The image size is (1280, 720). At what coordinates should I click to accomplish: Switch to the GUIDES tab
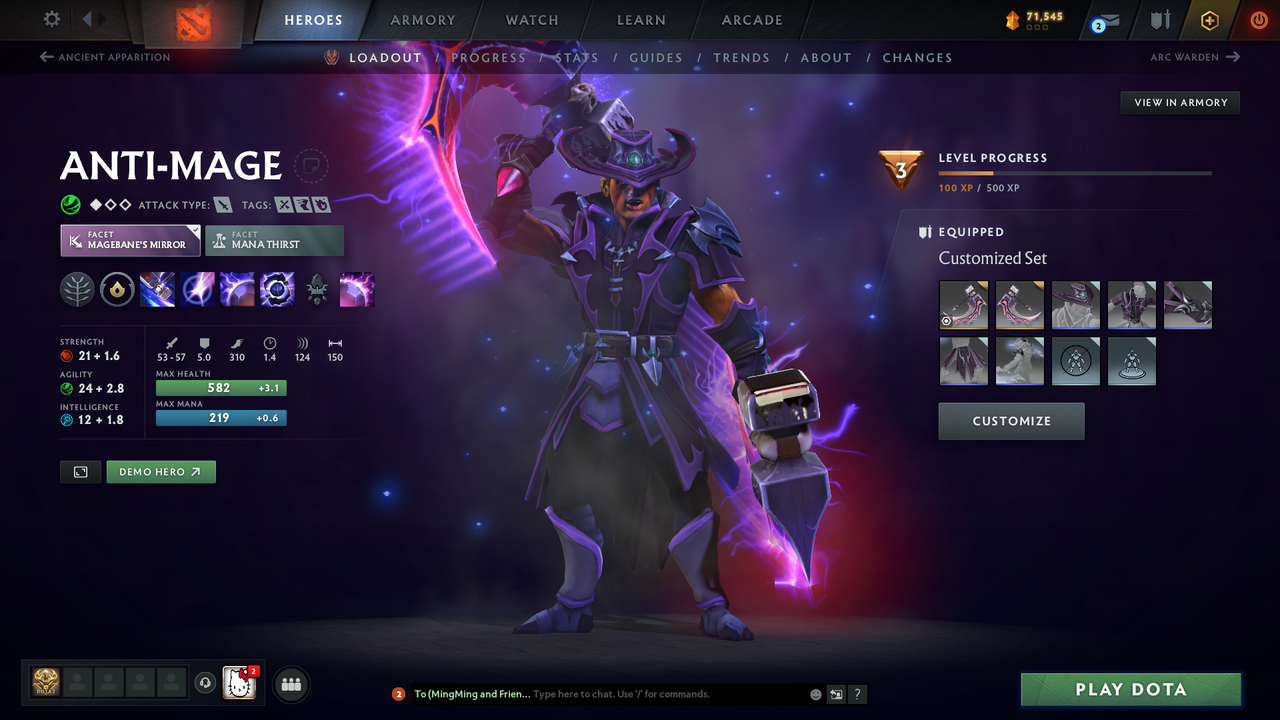pyautogui.click(x=656, y=57)
